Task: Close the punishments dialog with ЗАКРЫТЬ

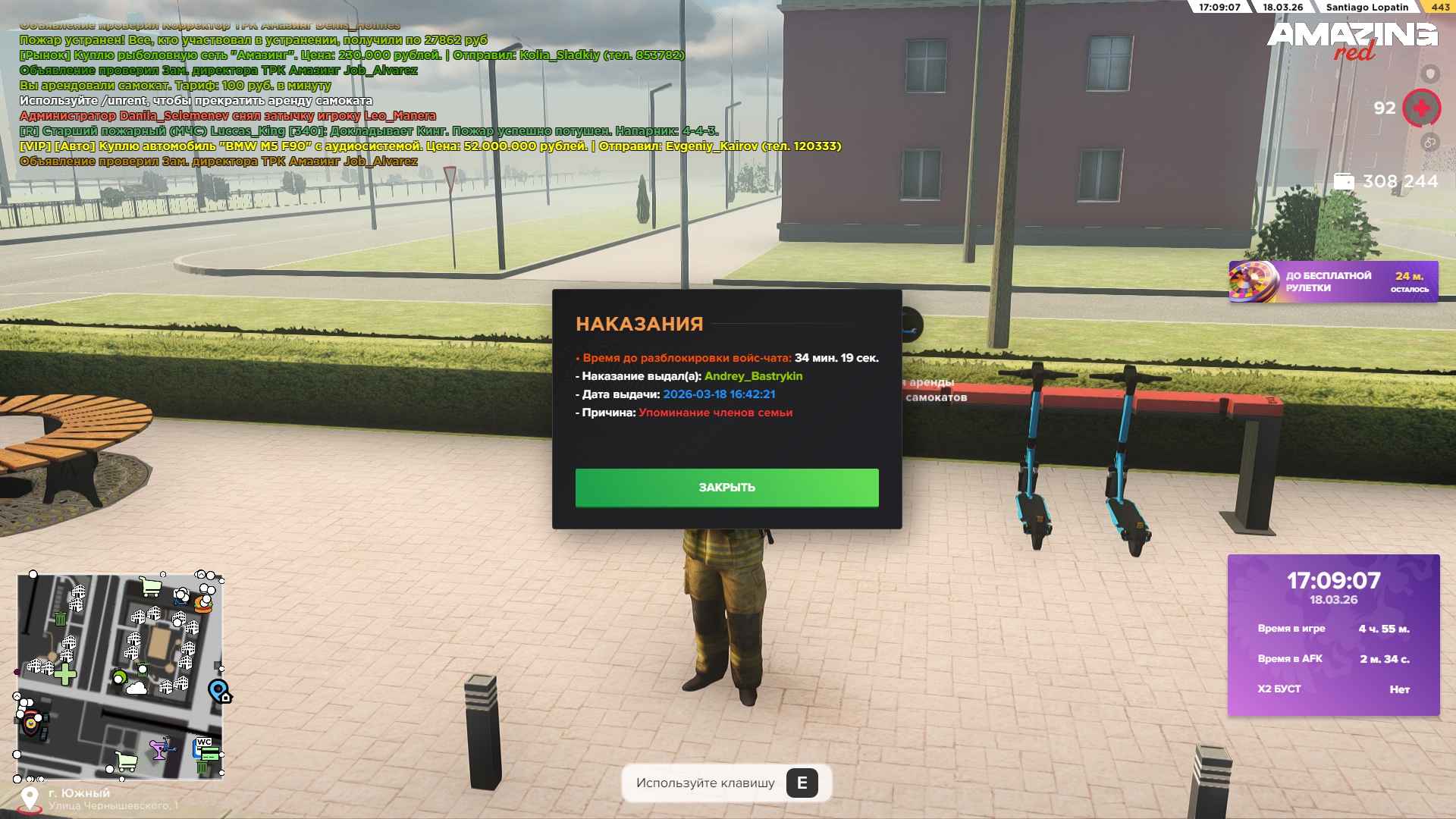Action: click(726, 488)
